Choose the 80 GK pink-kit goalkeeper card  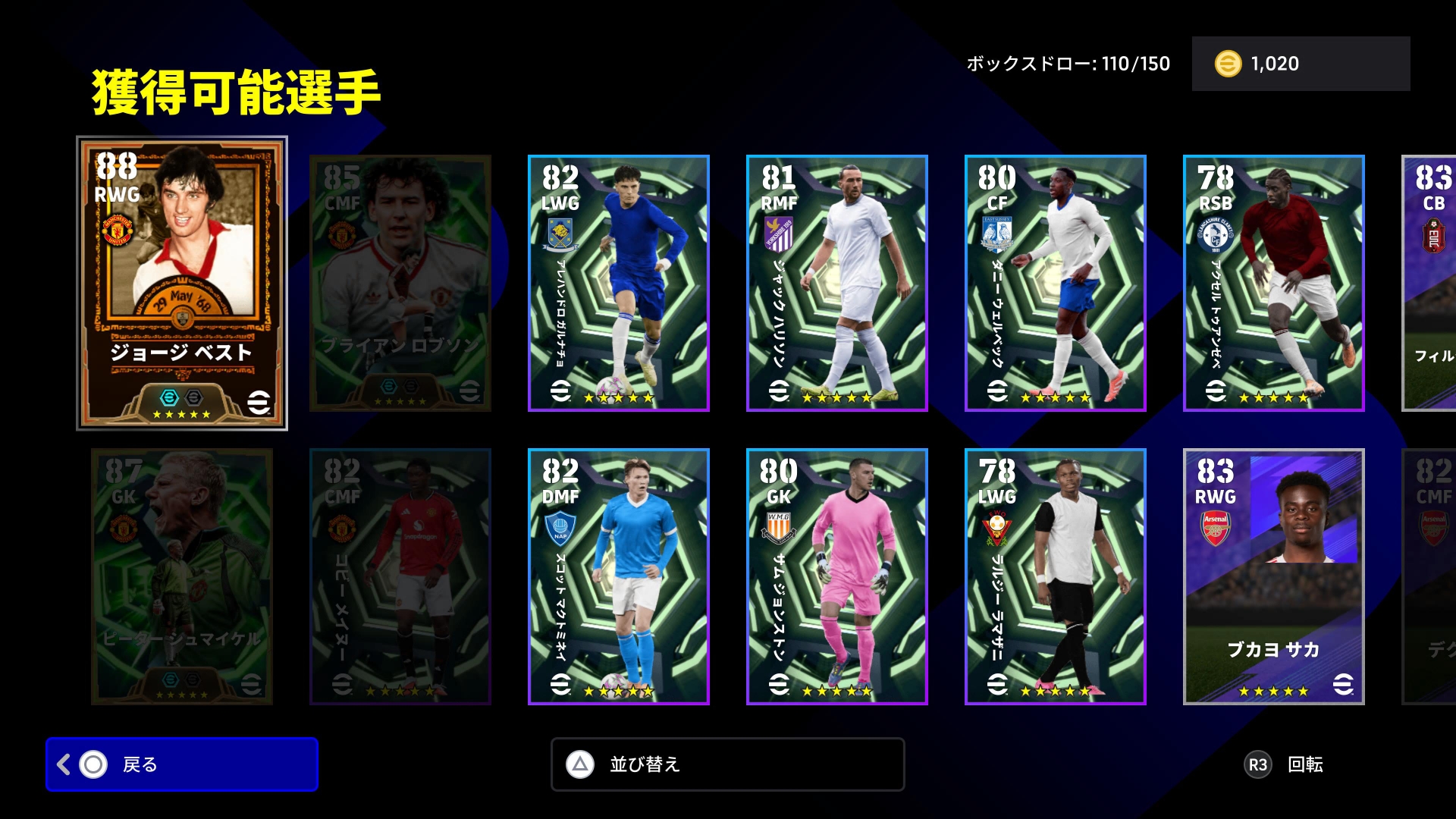[x=837, y=576]
